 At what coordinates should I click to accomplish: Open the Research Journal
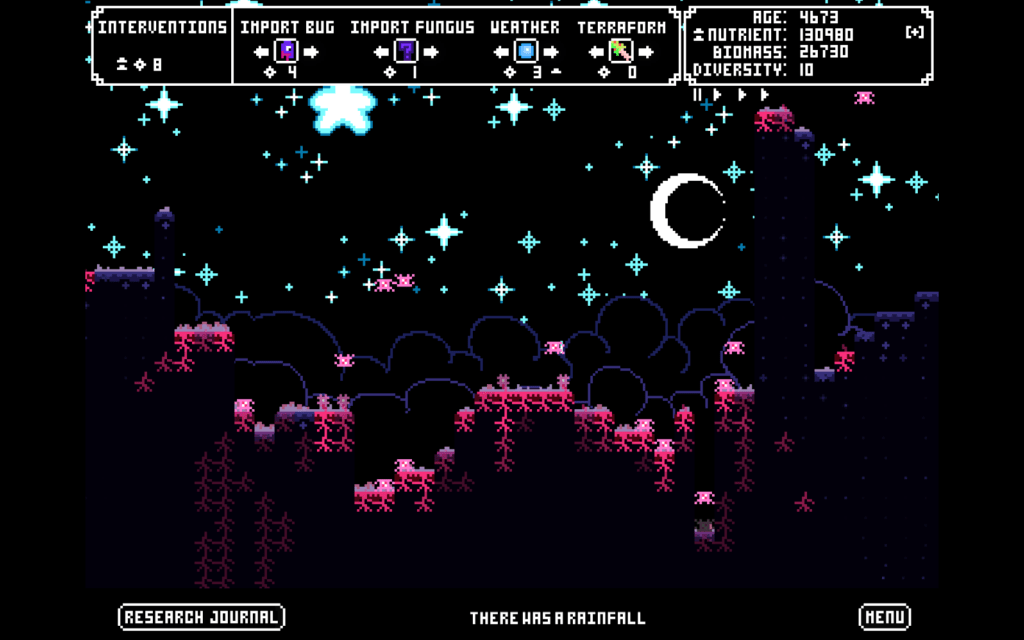pyautogui.click(x=201, y=617)
